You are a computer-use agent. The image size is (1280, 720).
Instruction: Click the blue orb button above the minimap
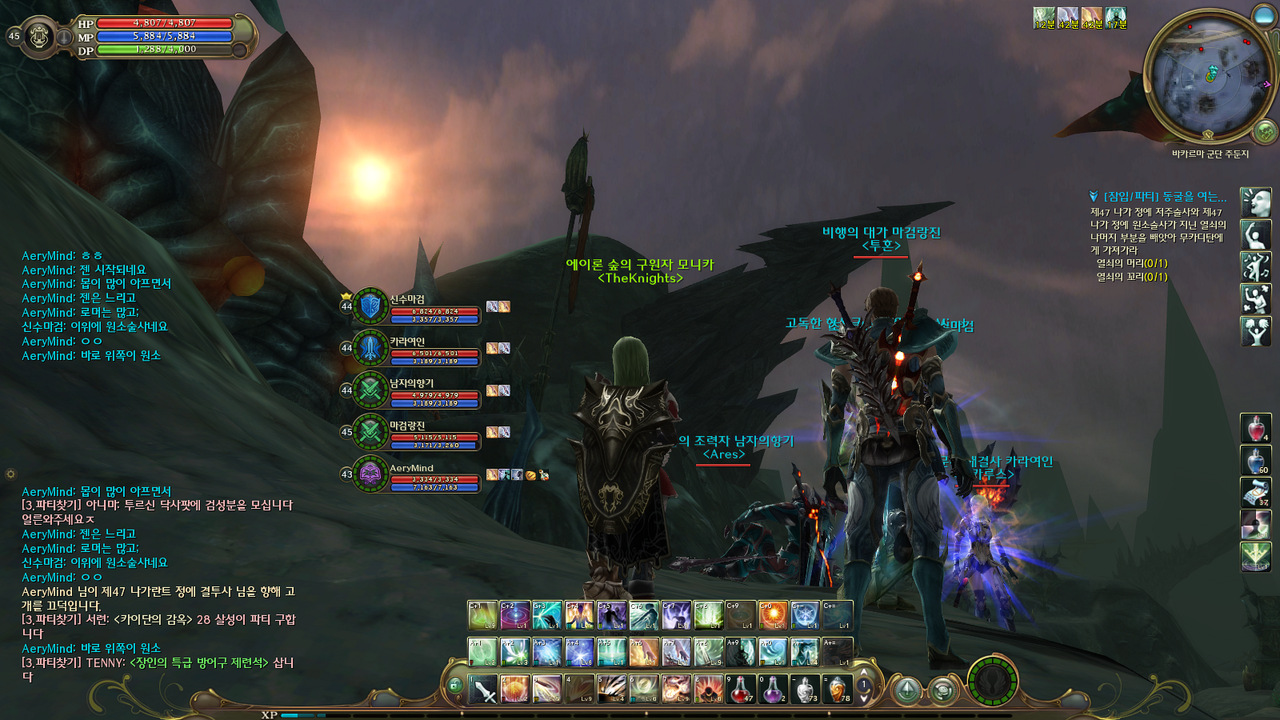[x=1262, y=14]
